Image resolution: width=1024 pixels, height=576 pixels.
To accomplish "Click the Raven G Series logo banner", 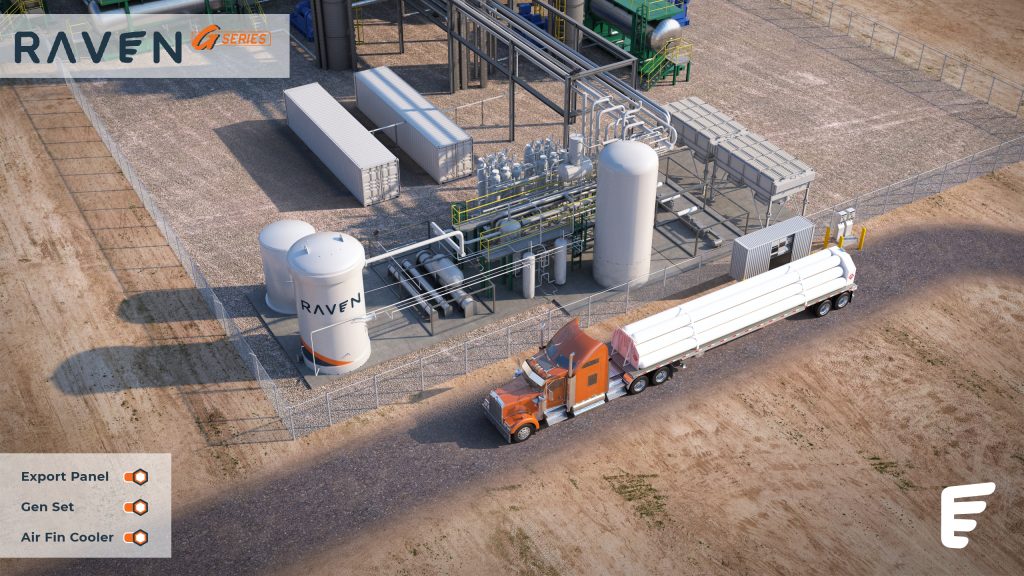I will coord(145,46).
